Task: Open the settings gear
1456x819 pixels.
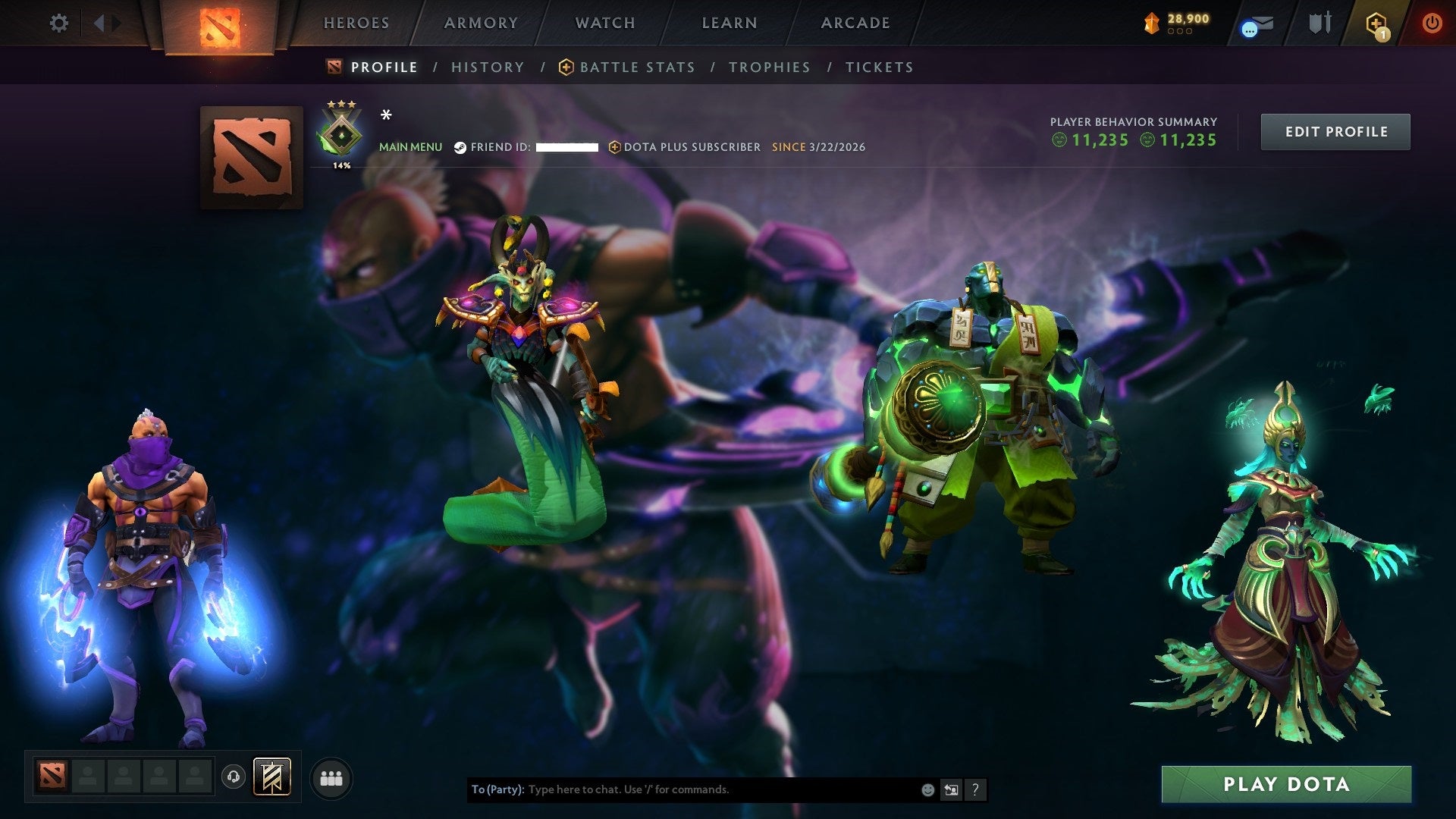Action: coord(59,23)
